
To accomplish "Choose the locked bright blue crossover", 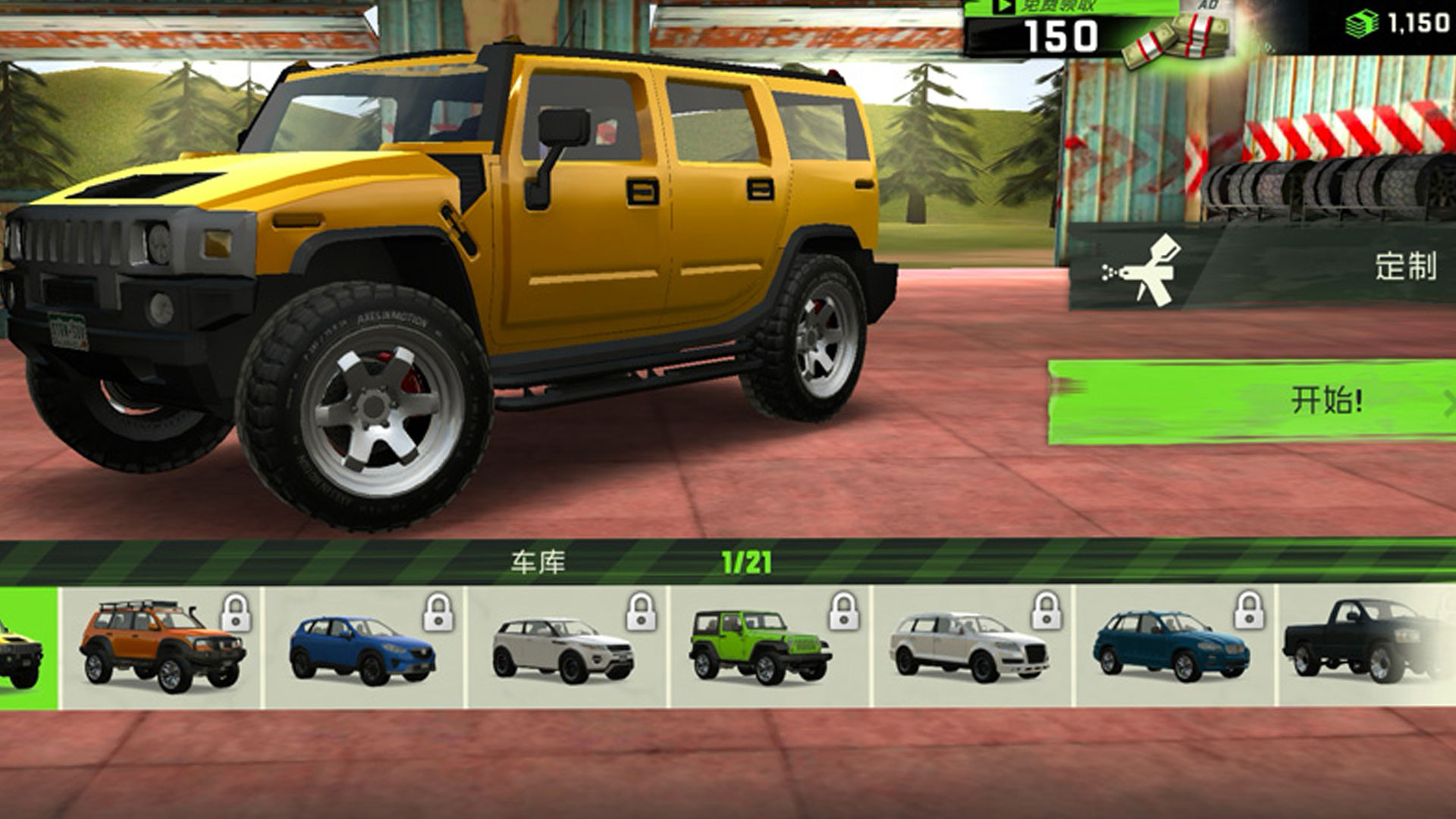I will 364,647.
